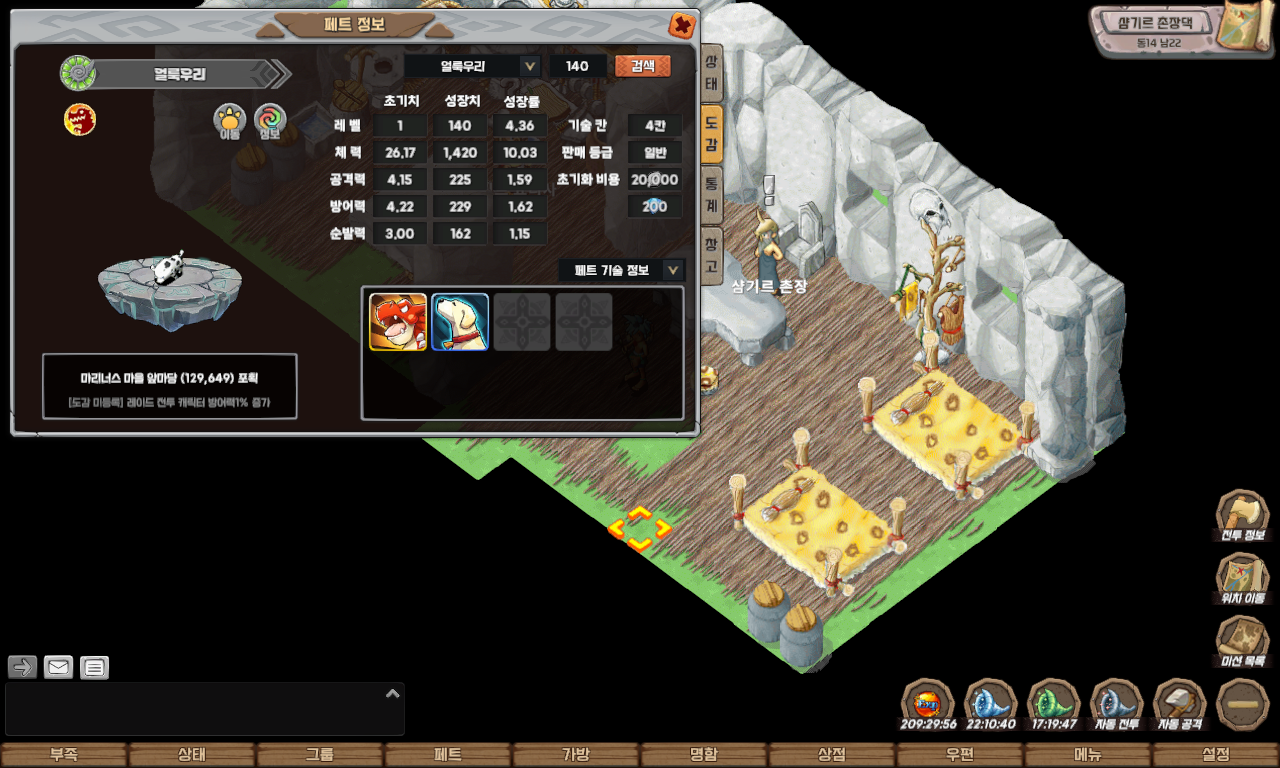Click the orange 검색 search button
This screenshot has height=768, width=1280.
click(x=643, y=66)
